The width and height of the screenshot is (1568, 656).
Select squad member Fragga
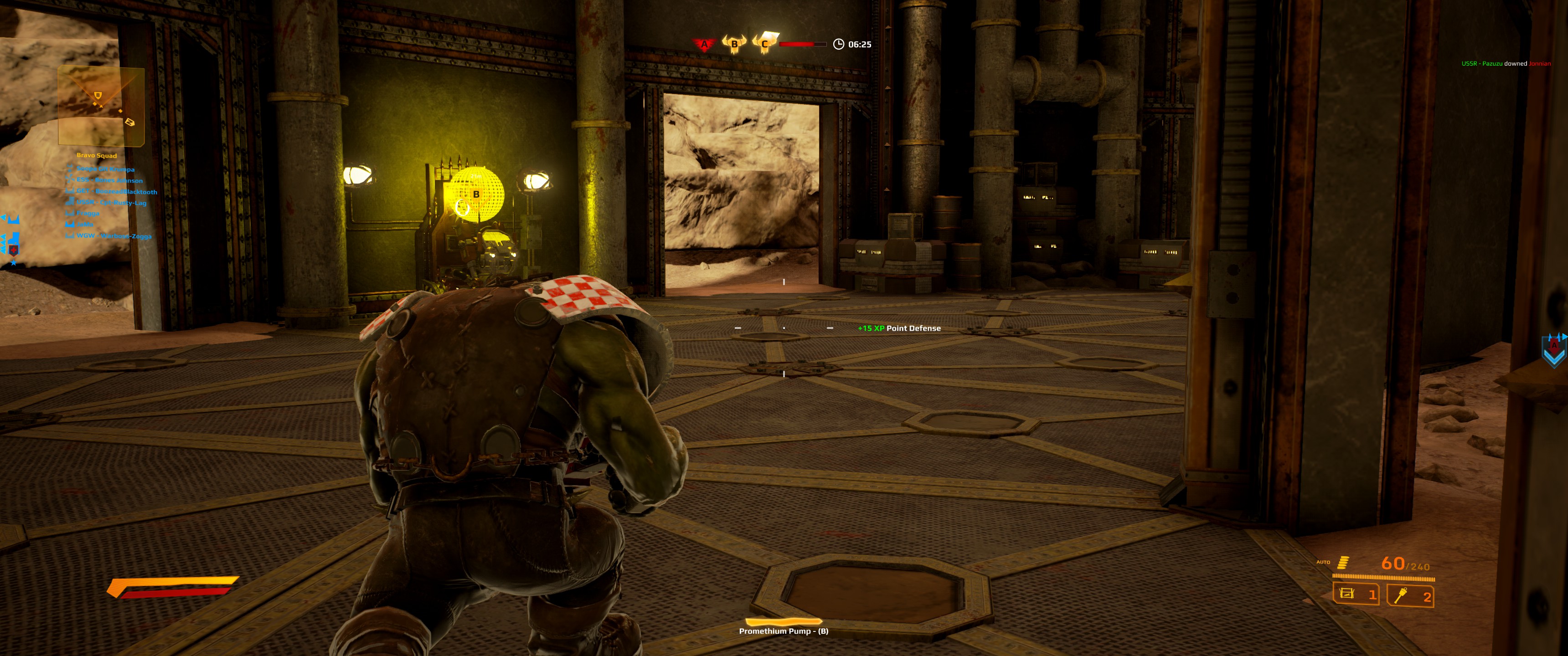coord(88,214)
